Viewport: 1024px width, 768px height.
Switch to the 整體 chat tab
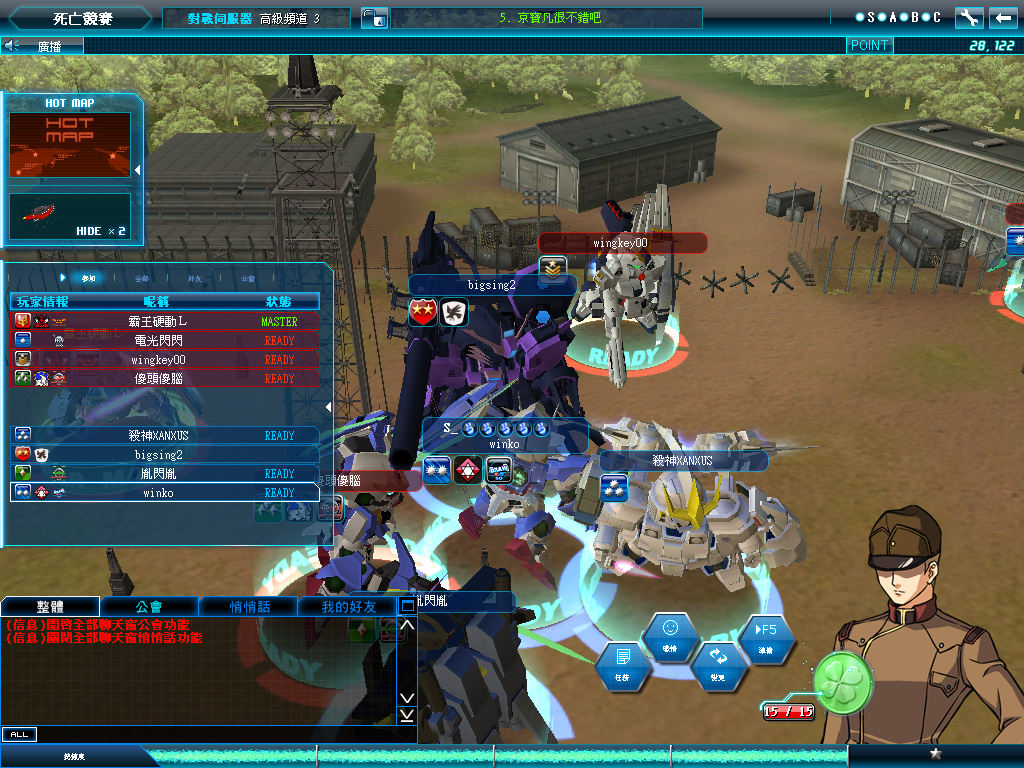[x=50, y=606]
